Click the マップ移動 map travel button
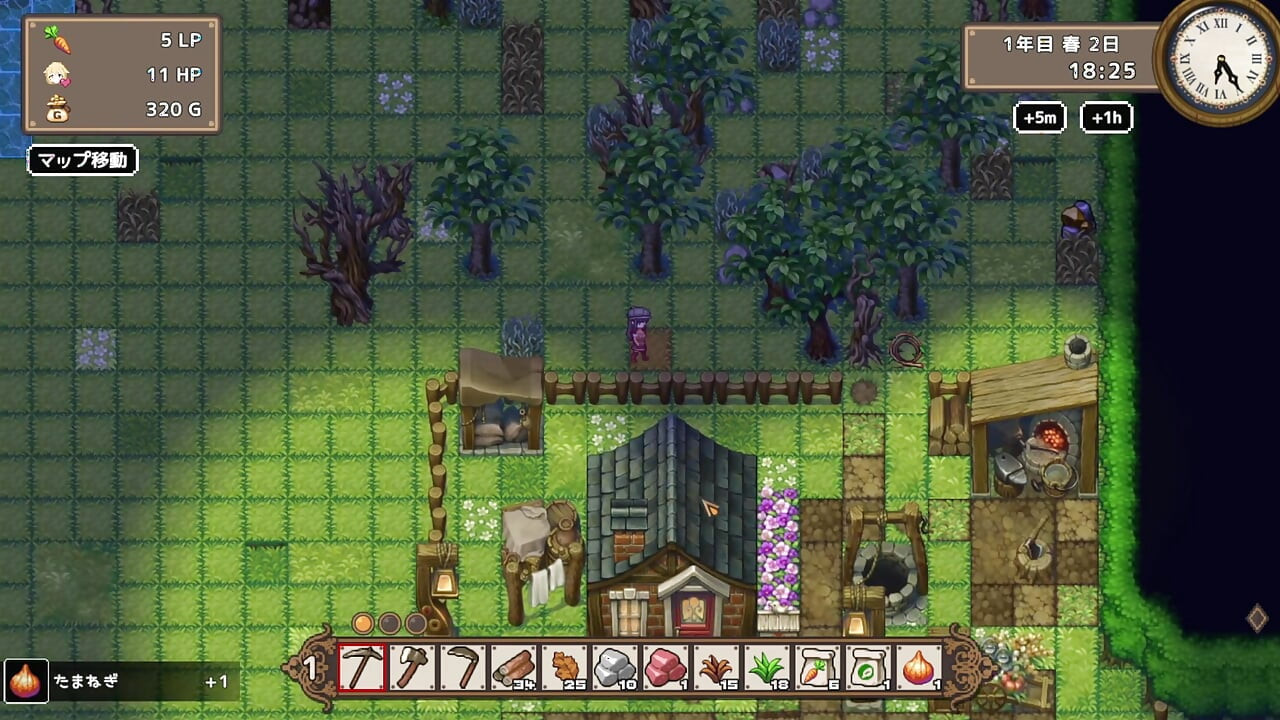 [x=82, y=160]
